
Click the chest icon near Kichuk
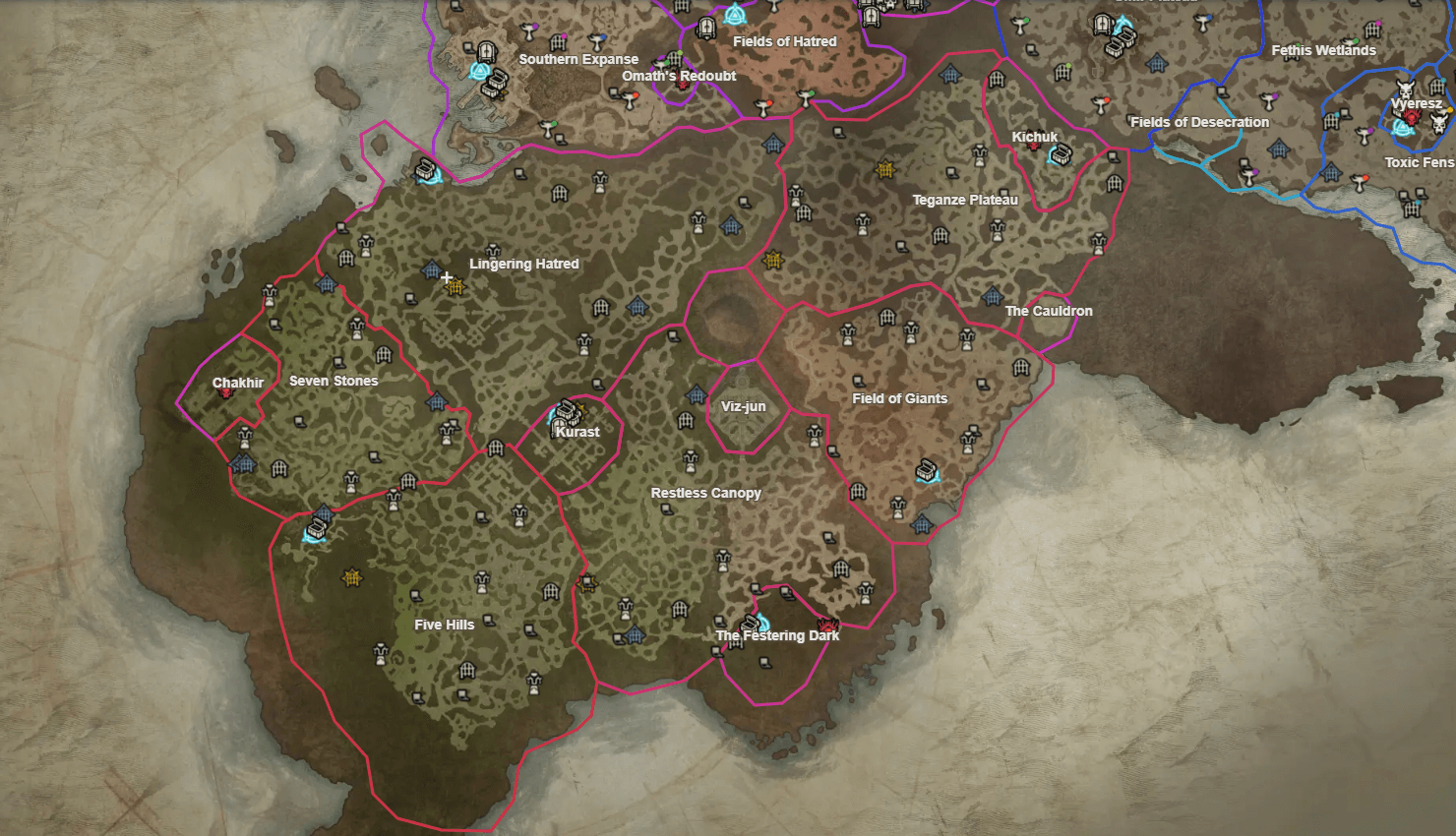click(1060, 155)
